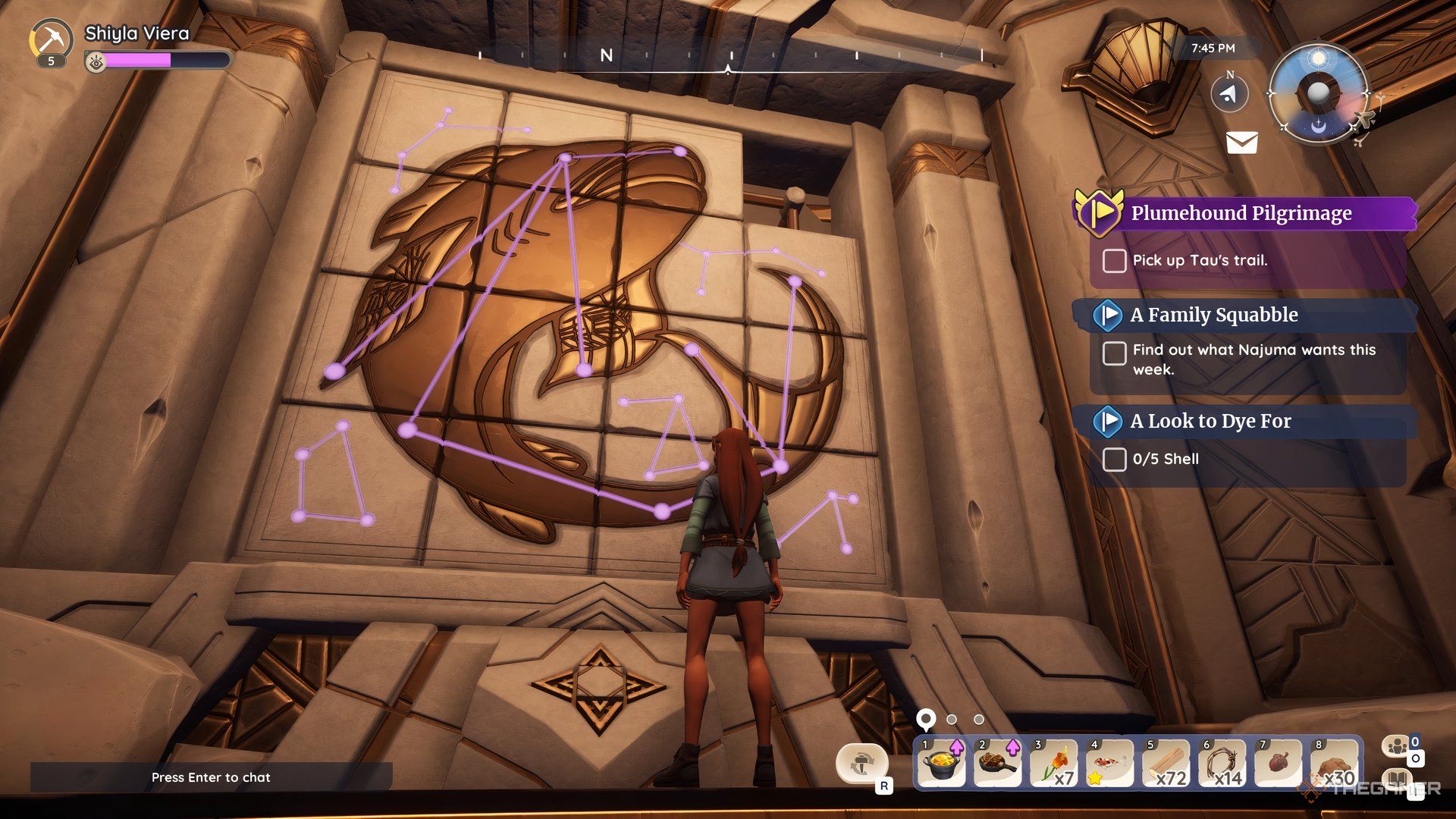Select the Plumehound Pilgrimage quest header
1456x819 pixels.
[1241, 213]
